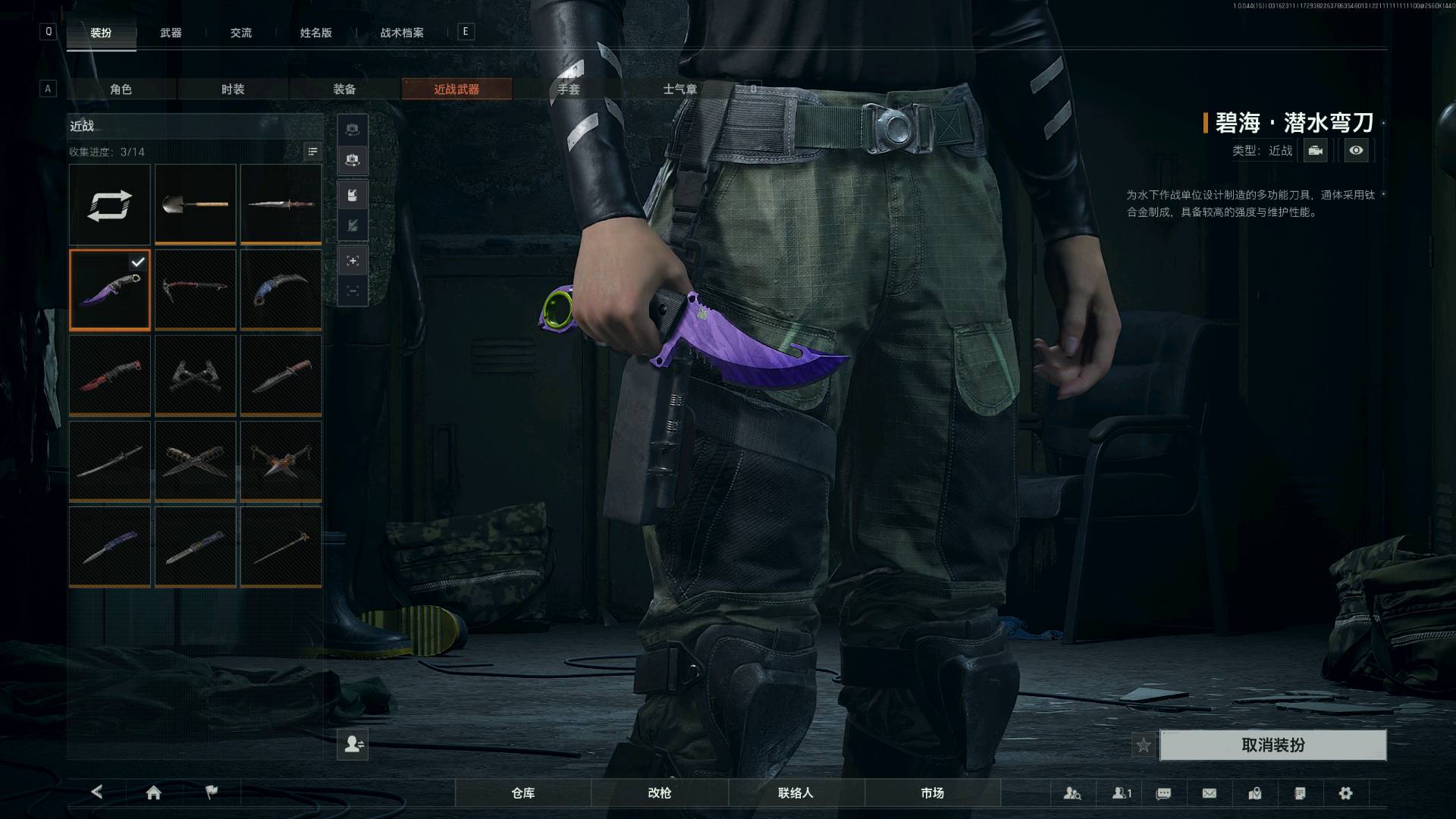Select the 姓名版 tab
The image size is (1456, 819).
(315, 33)
